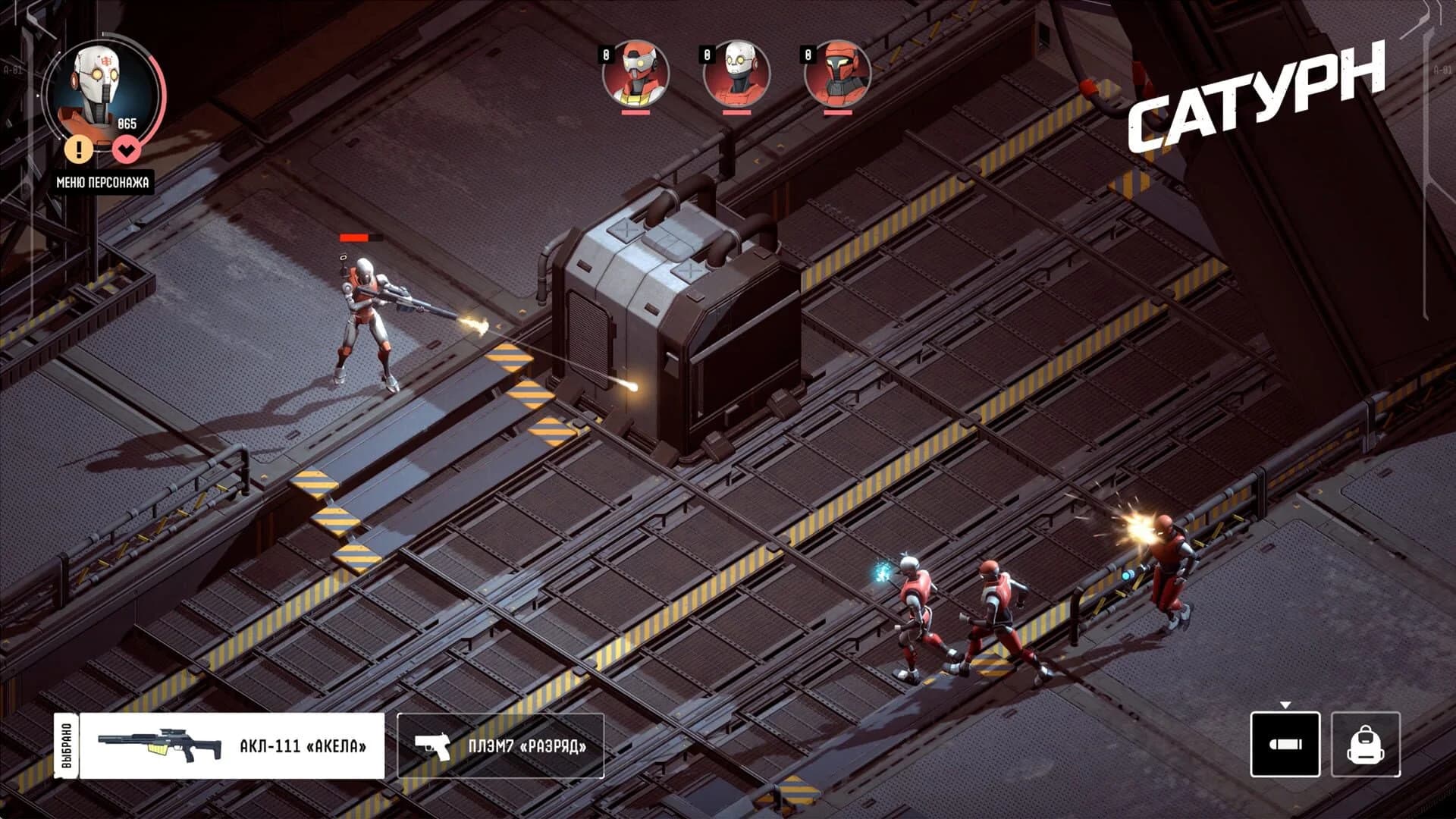This screenshot has width=1456, height=819.
Task: Open the МЕНЮ ПЕРСОНАЖА character menu
Action: tap(104, 180)
